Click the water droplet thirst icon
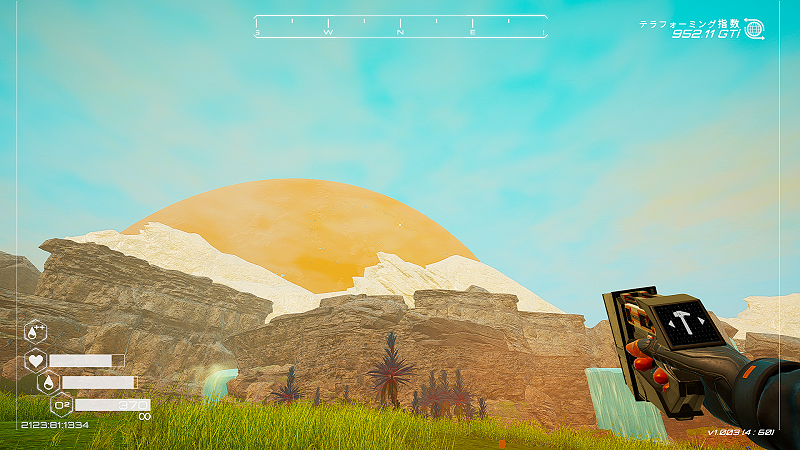Image resolution: width=800 pixels, height=450 pixels. point(48,382)
